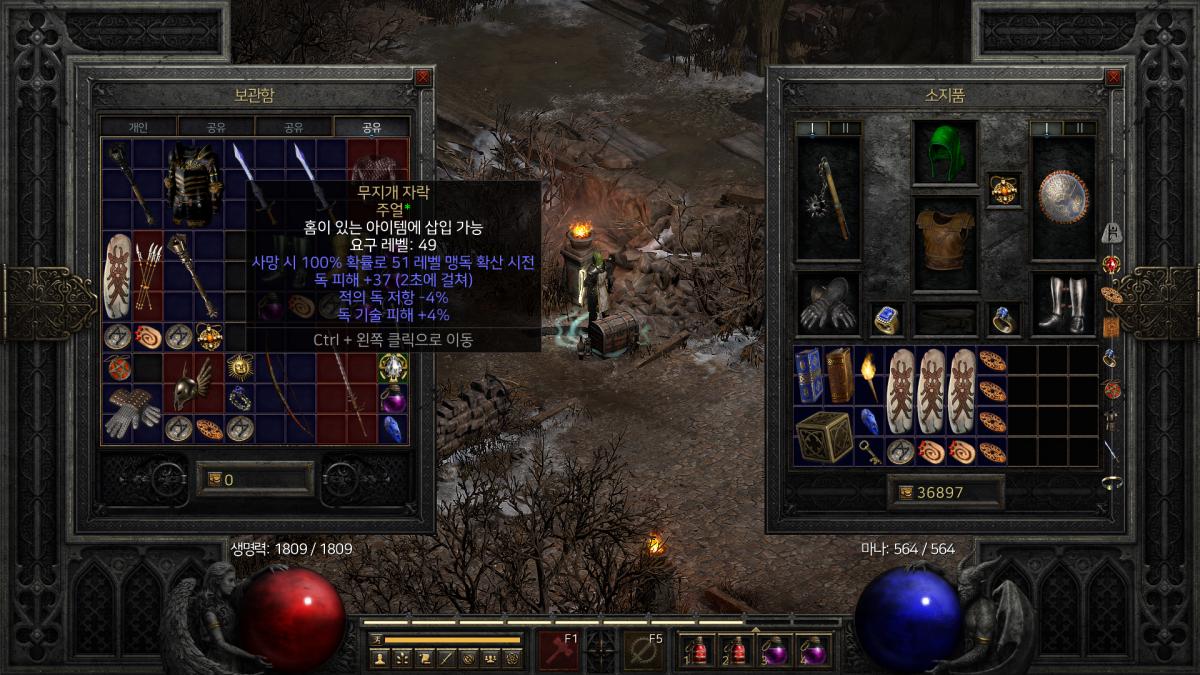
Task: Open the F1 left skill selector
Action: (558, 650)
